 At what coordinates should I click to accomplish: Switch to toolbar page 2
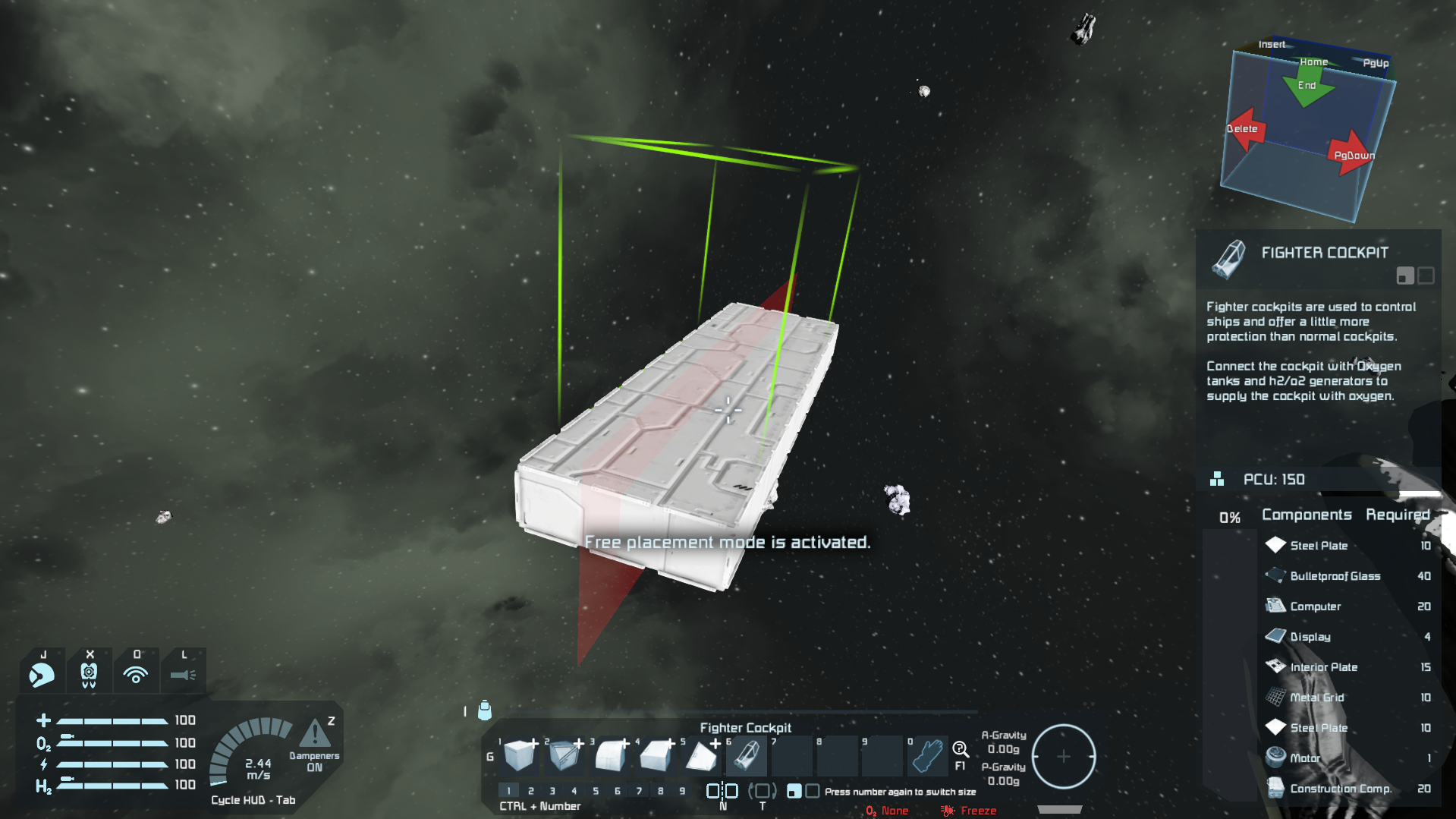click(x=531, y=791)
